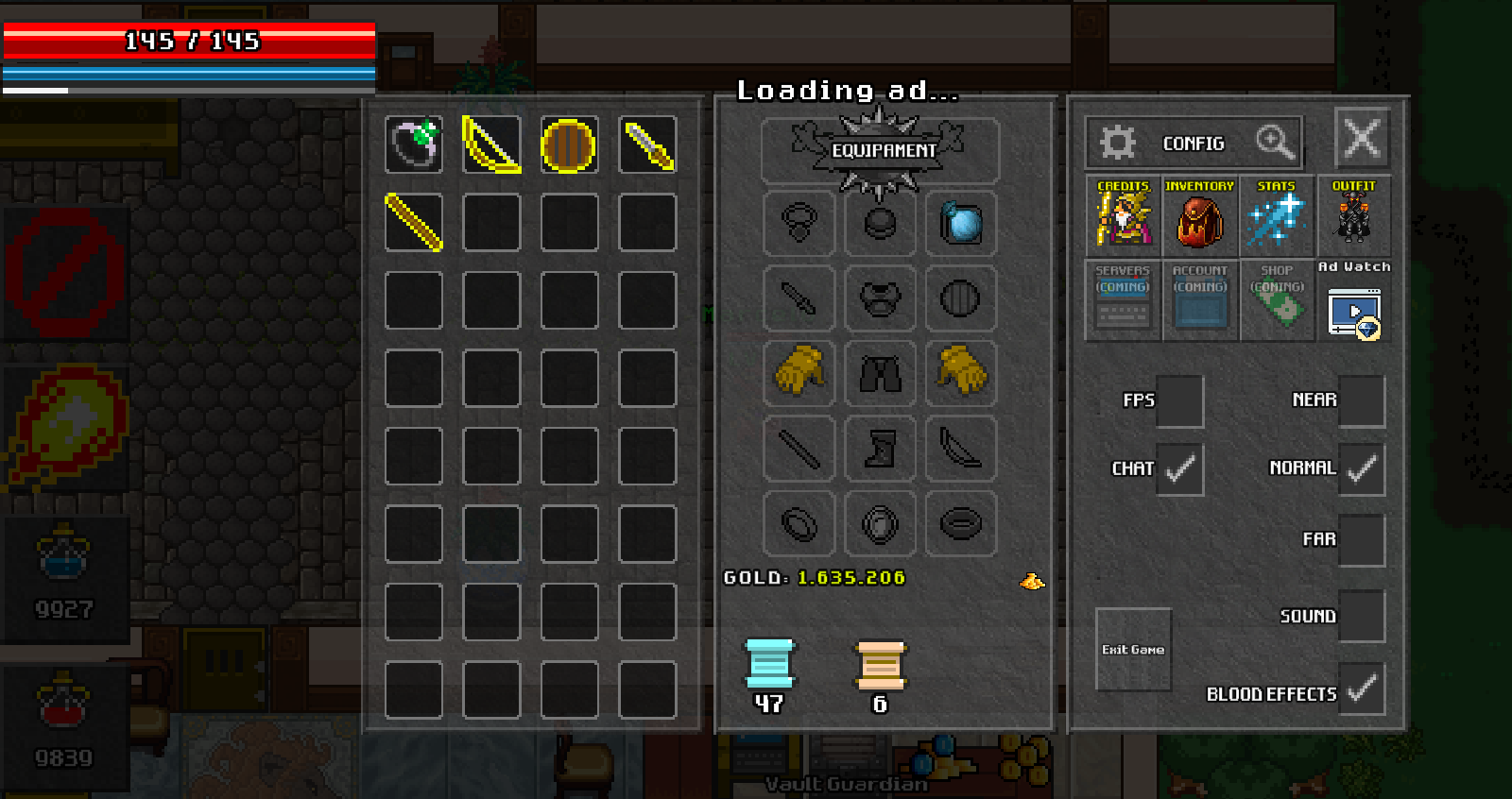
Task: Click the EQUIPAMENT panel header
Action: tap(881, 150)
